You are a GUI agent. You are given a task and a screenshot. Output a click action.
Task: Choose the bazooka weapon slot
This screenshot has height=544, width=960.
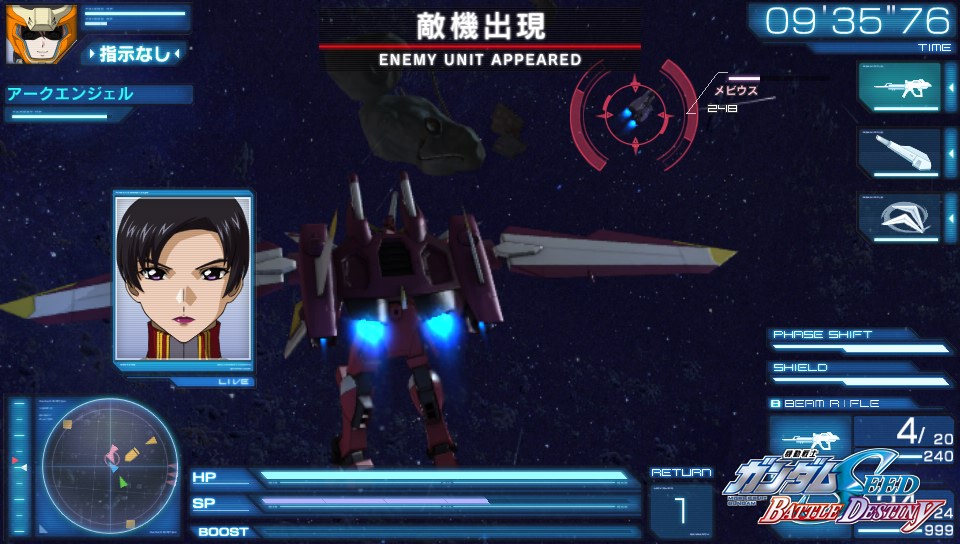(x=899, y=152)
